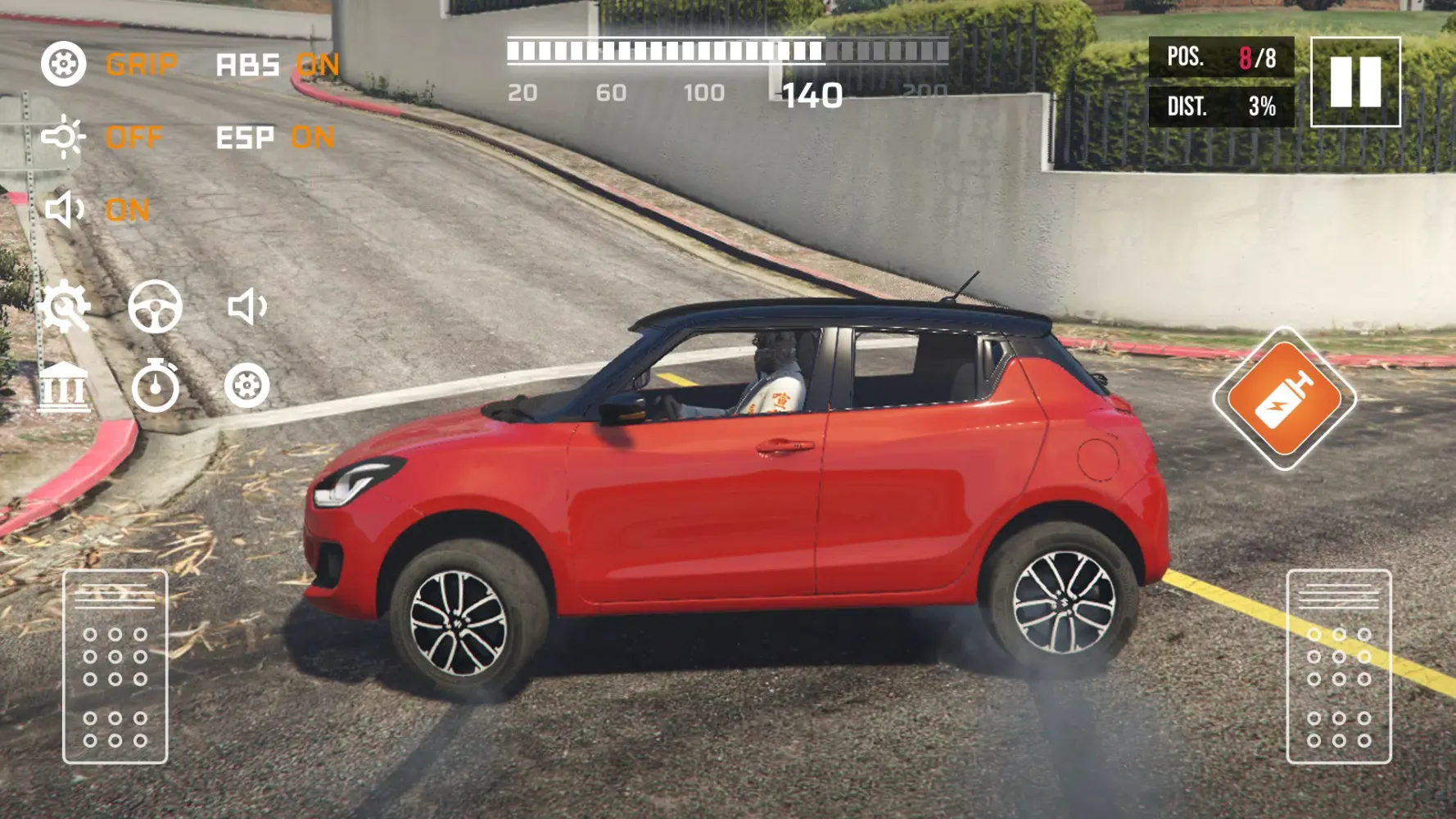Mute audio via the speaker icon near ON
1456x819 pixels.
pos(66,210)
